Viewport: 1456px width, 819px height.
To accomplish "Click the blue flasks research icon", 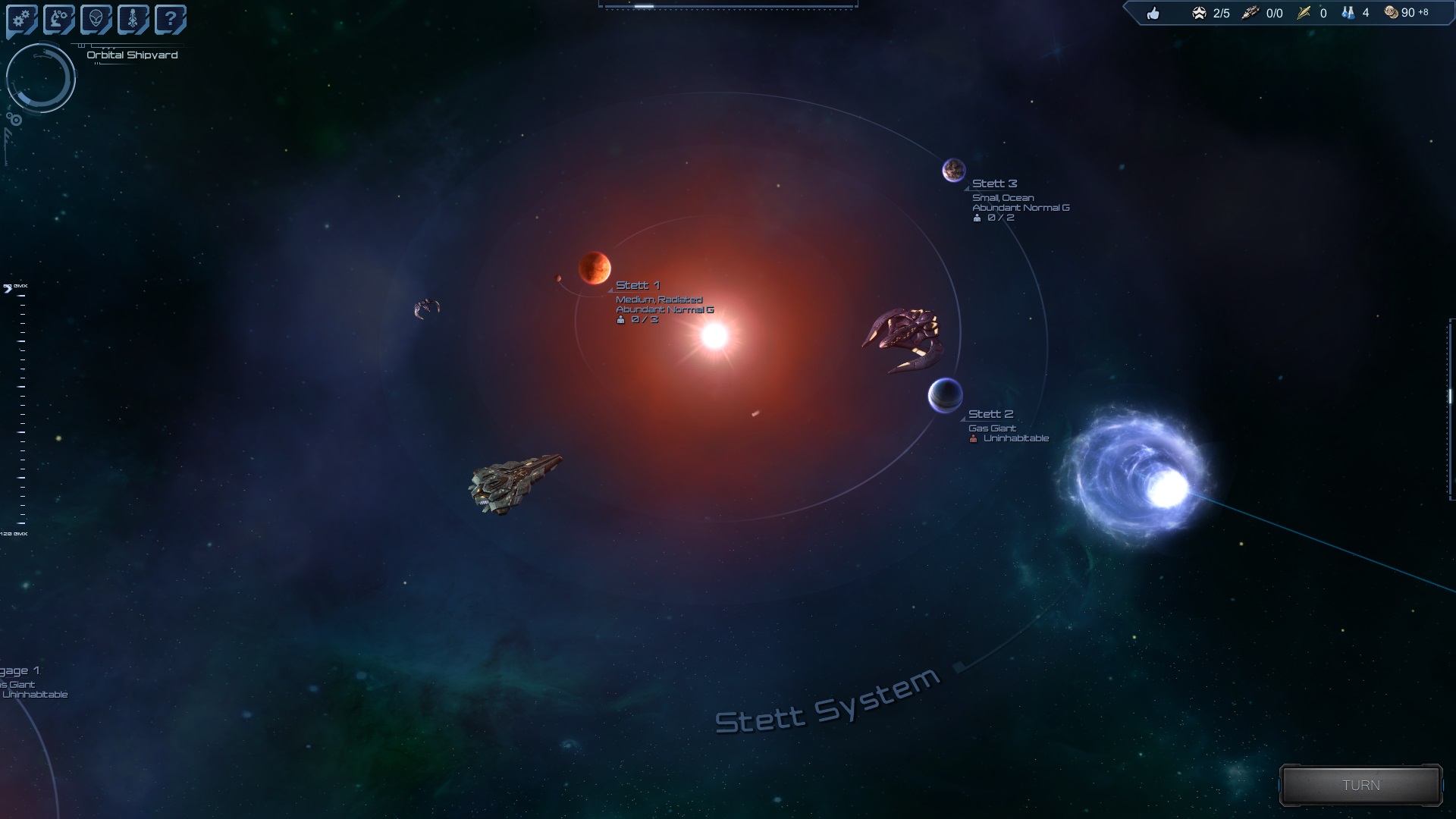I will (x=1348, y=13).
